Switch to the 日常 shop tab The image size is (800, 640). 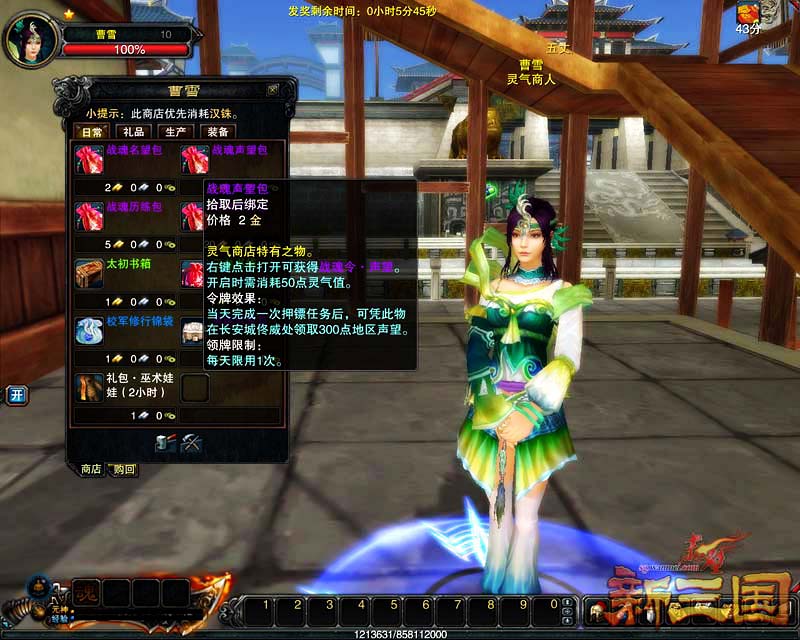(92, 132)
